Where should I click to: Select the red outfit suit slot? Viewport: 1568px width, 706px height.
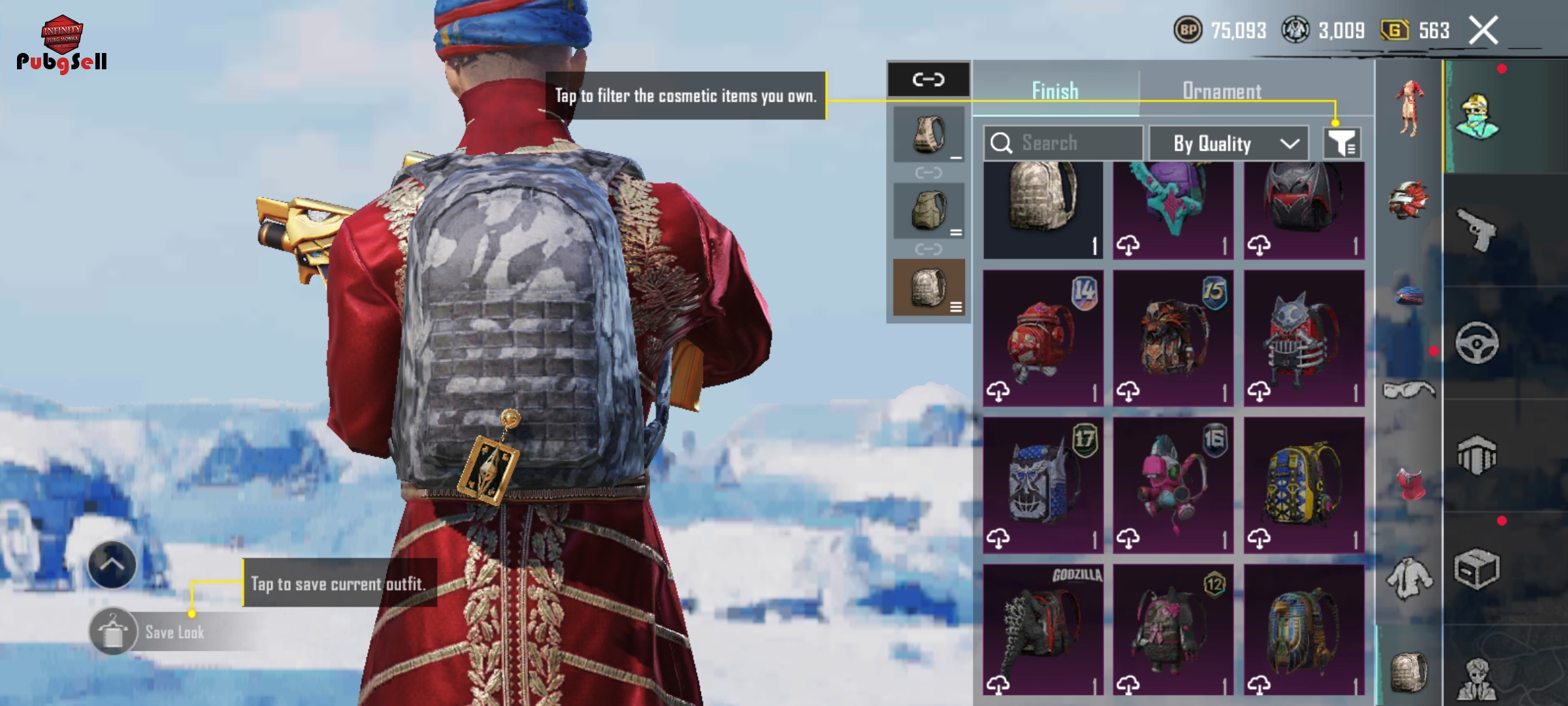pos(1410,108)
